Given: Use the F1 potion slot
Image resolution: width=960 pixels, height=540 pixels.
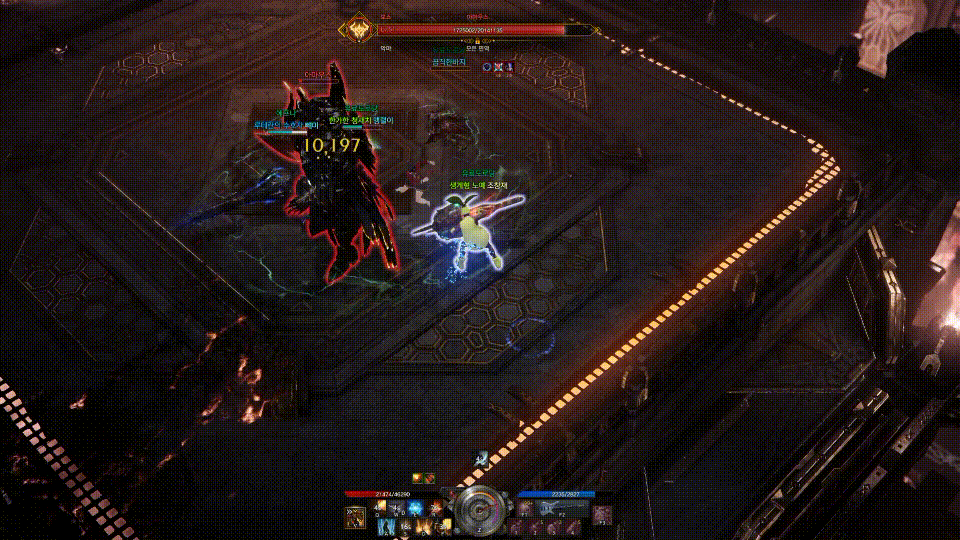Looking at the screenshot, I should coord(525,508).
